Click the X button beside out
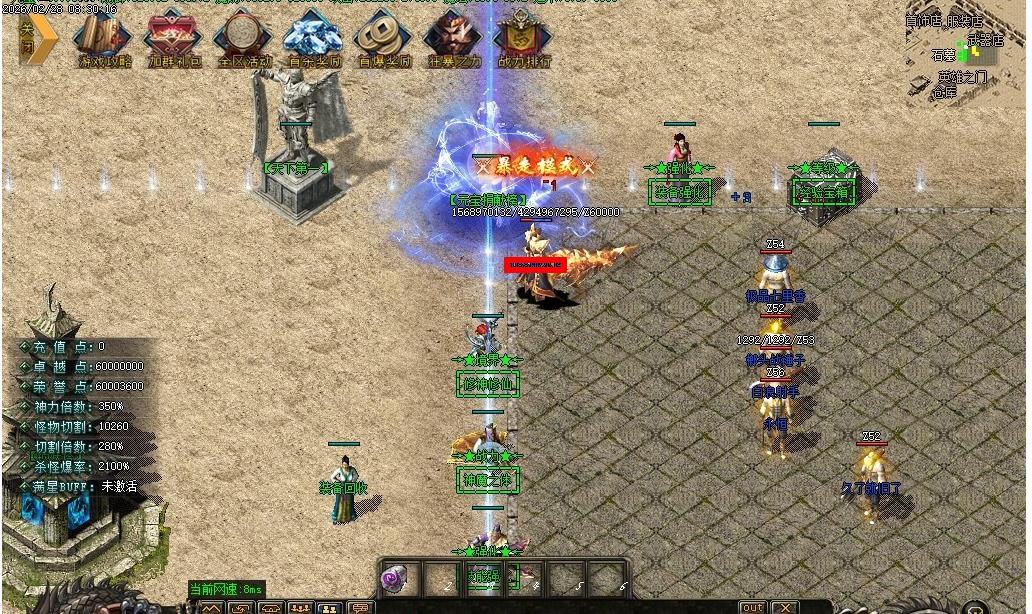This screenshot has width=1032, height=614. pos(785,607)
